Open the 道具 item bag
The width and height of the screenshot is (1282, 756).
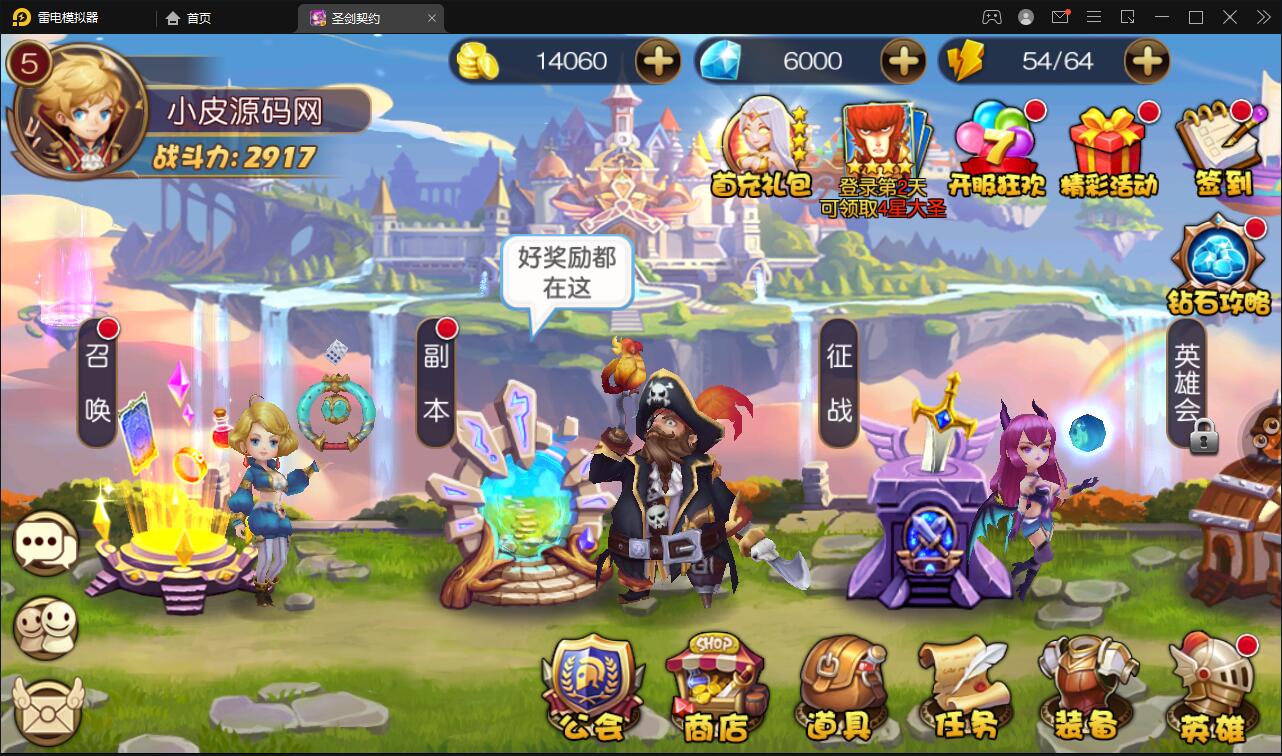[x=840, y=690]
